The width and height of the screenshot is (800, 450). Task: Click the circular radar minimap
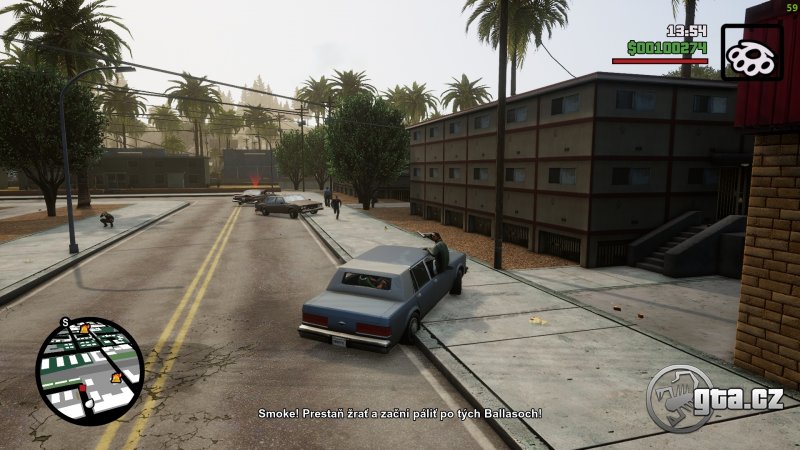(x=89, y=371)
